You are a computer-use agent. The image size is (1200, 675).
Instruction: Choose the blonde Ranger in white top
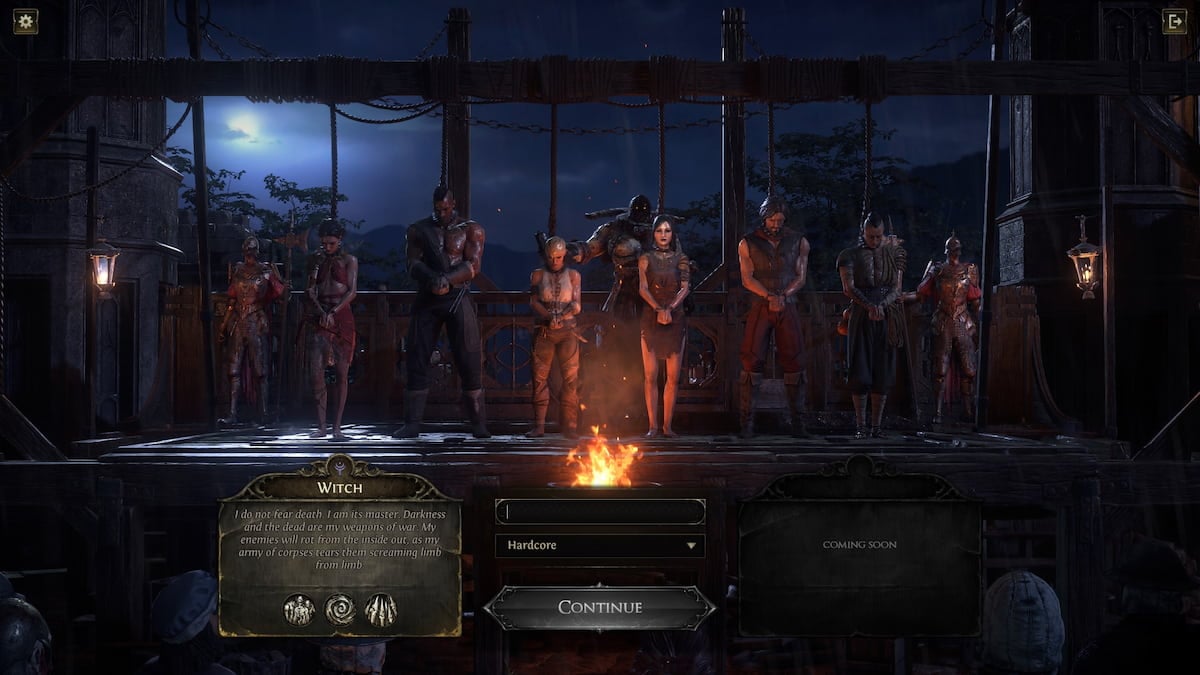(555, 330)
